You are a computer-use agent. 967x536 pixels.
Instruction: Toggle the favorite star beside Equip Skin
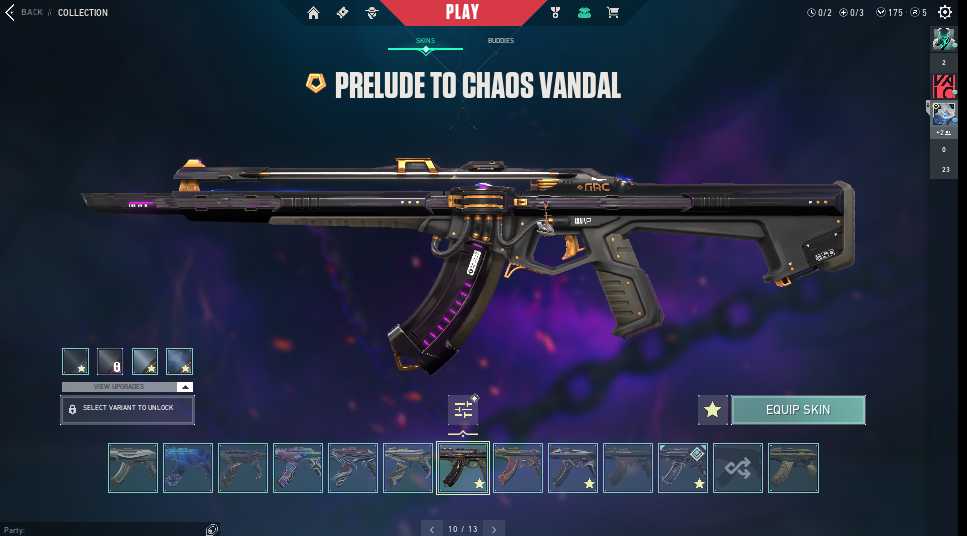(x=712, y=410)
